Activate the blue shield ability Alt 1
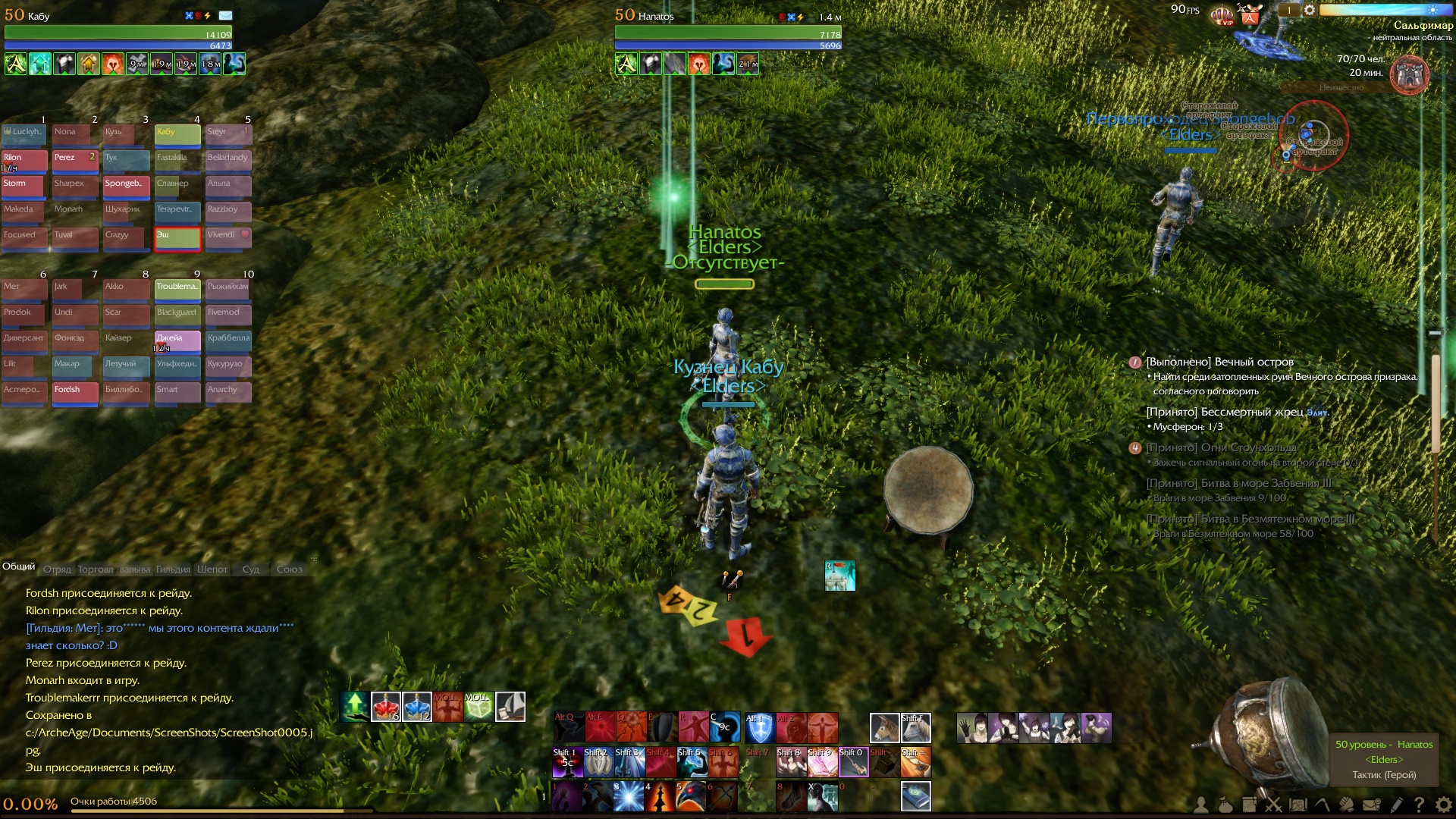 pyautogui.click(x=759, y=728)
